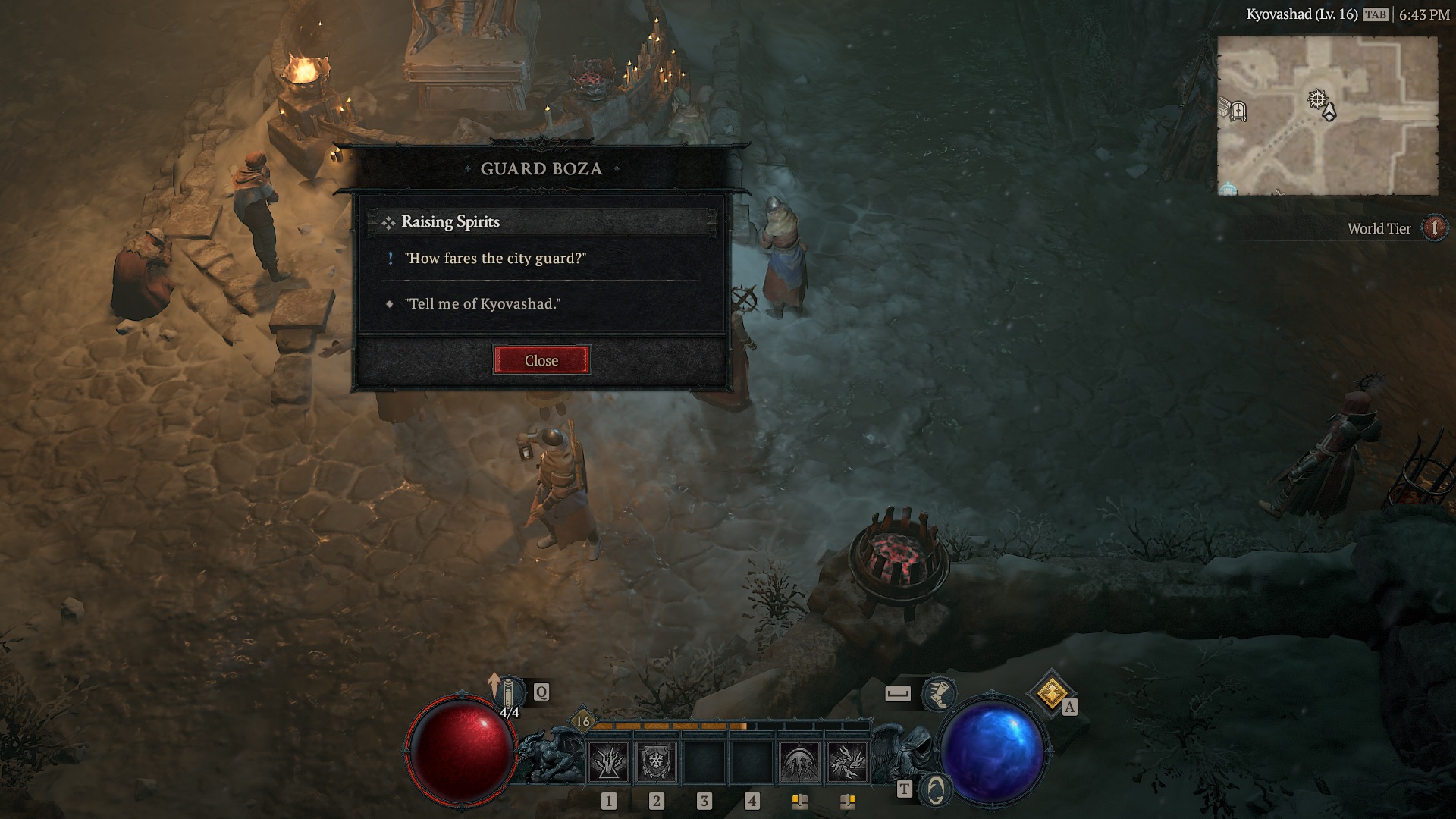Open the evade boot icon near the action bar

tap(940, 694)
